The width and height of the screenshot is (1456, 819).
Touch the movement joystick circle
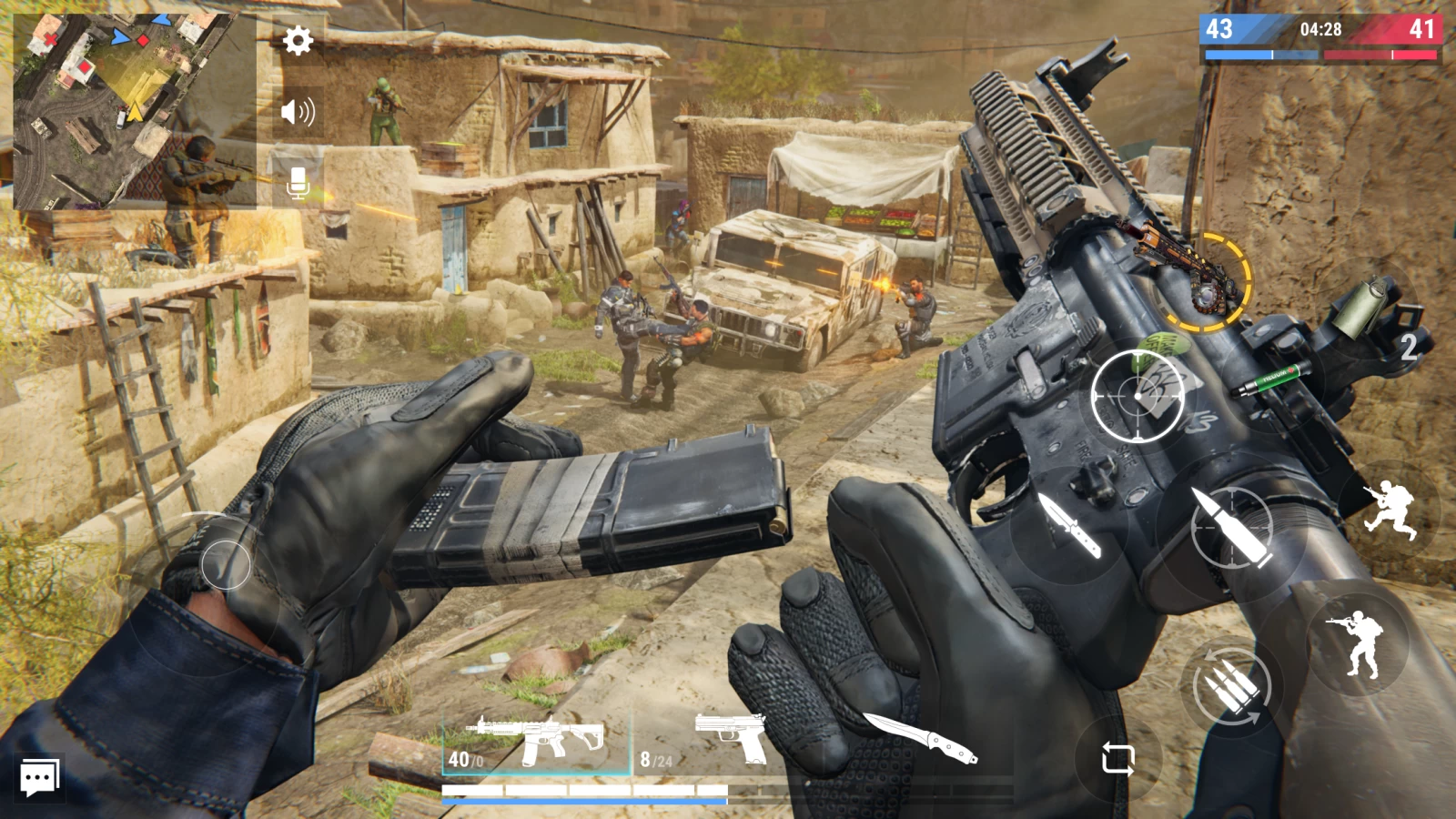pyautogui.click(x=225, y=564)
